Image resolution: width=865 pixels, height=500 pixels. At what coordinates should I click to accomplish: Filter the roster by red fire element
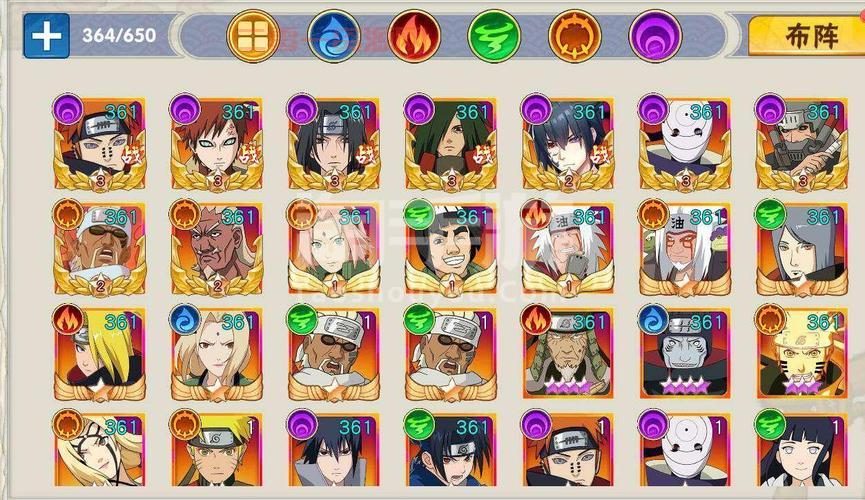(x=410, y=36)
